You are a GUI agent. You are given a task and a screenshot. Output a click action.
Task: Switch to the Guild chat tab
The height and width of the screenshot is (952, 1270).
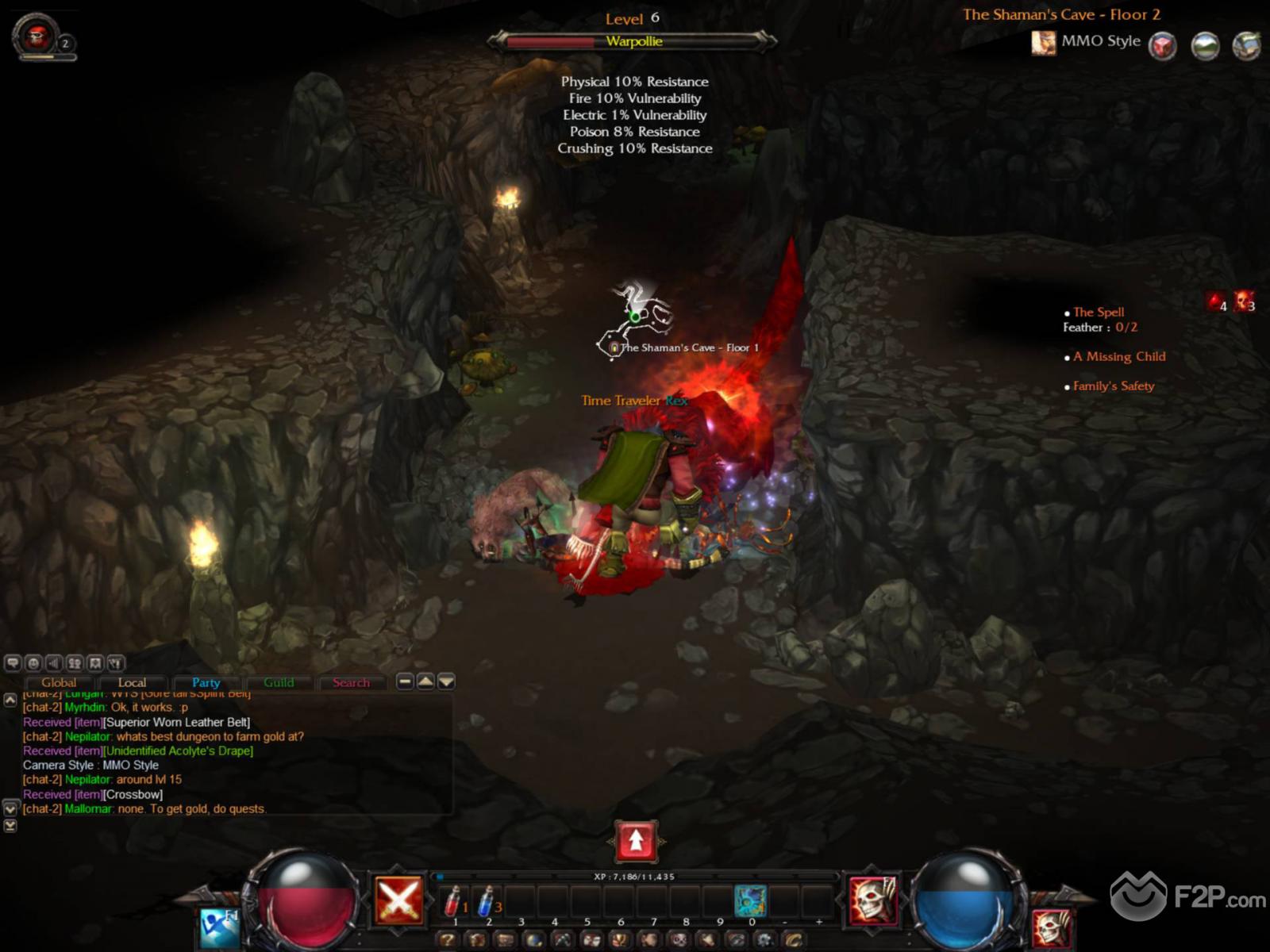279,682
